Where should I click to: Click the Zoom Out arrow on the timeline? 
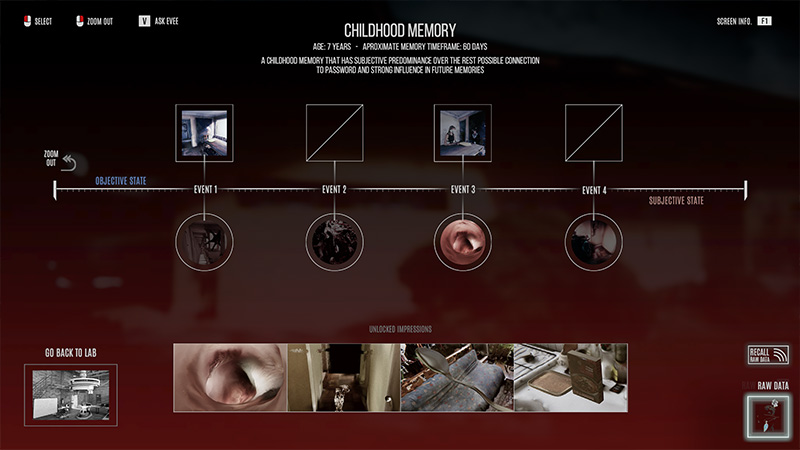coord(68,161)
